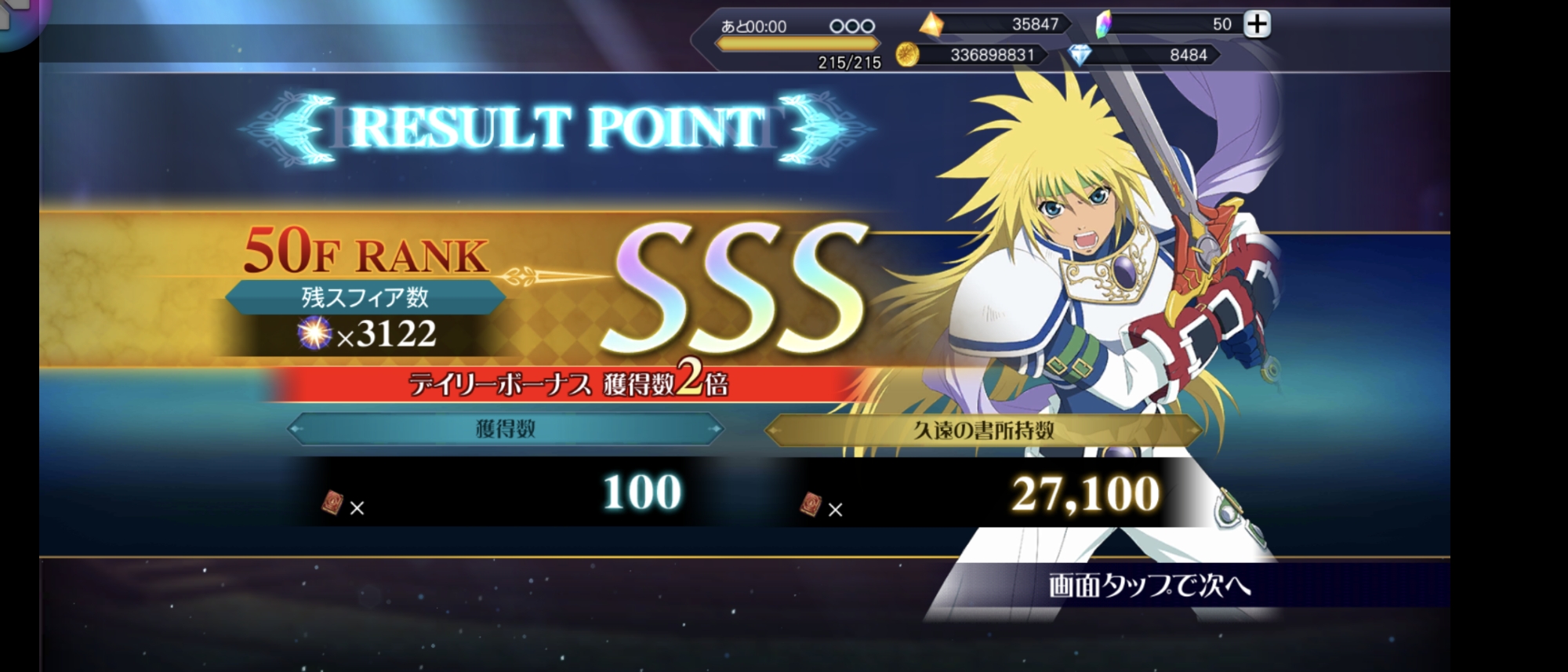Open the plus button beside the crystal count
1568x672 pixels.
(1257, 24)
